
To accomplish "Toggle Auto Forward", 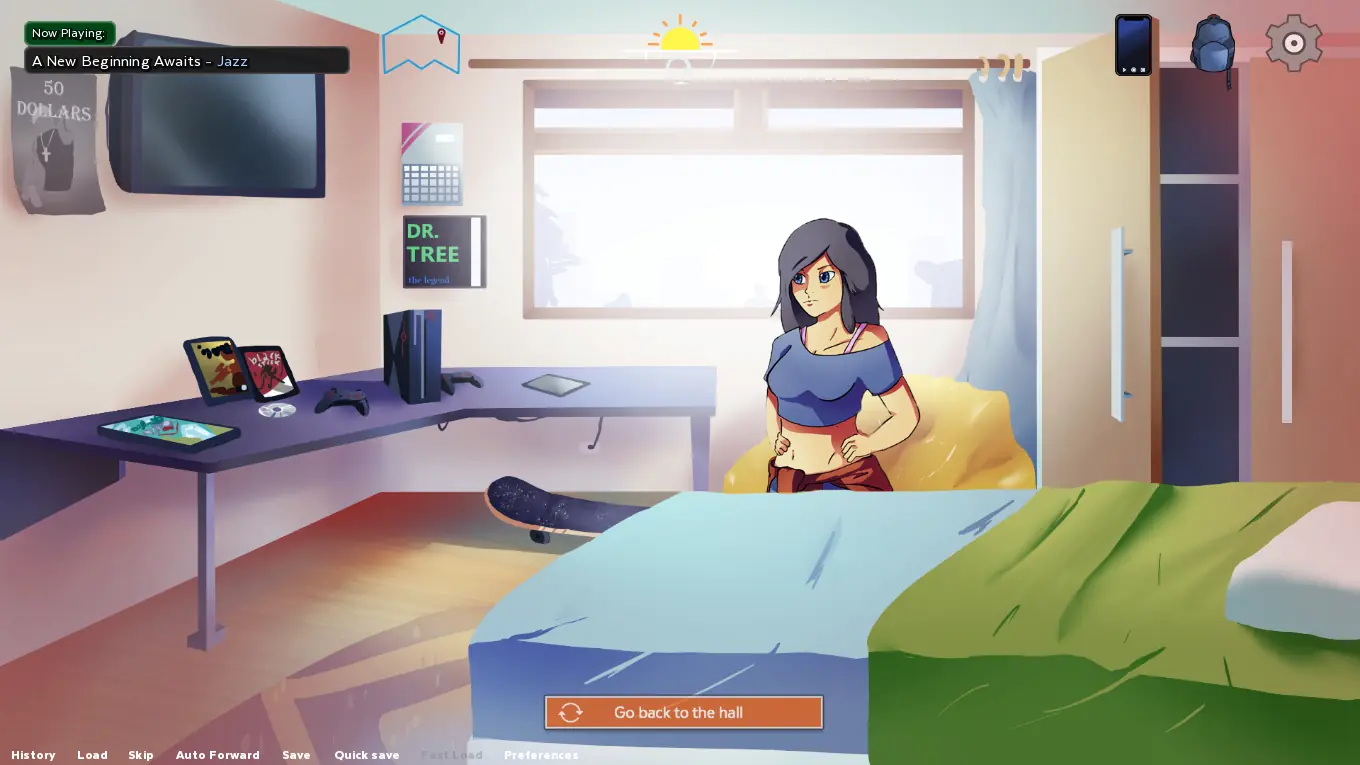I will 217,755.
